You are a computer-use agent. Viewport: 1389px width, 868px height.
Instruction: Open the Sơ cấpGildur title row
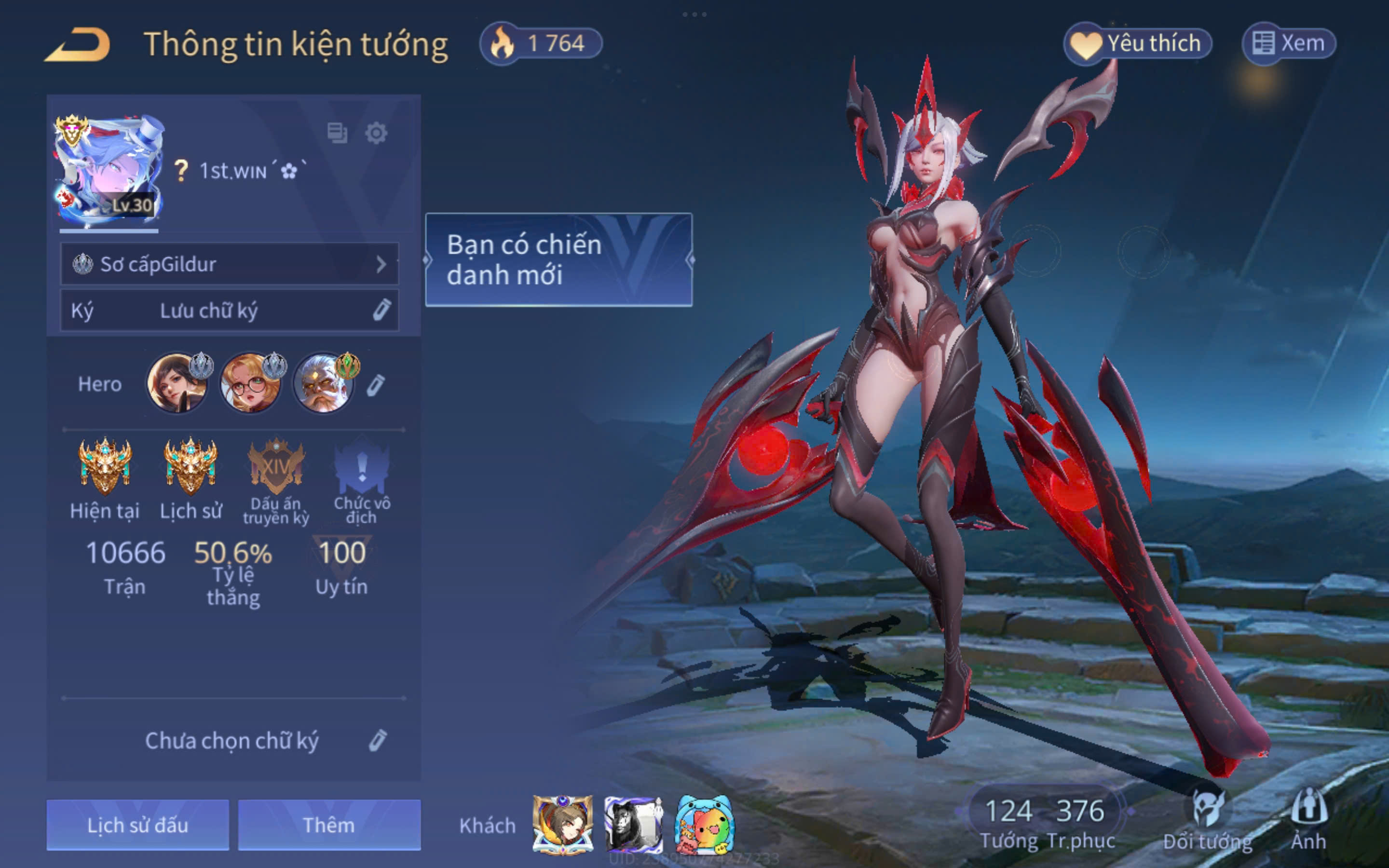(230, 264)
